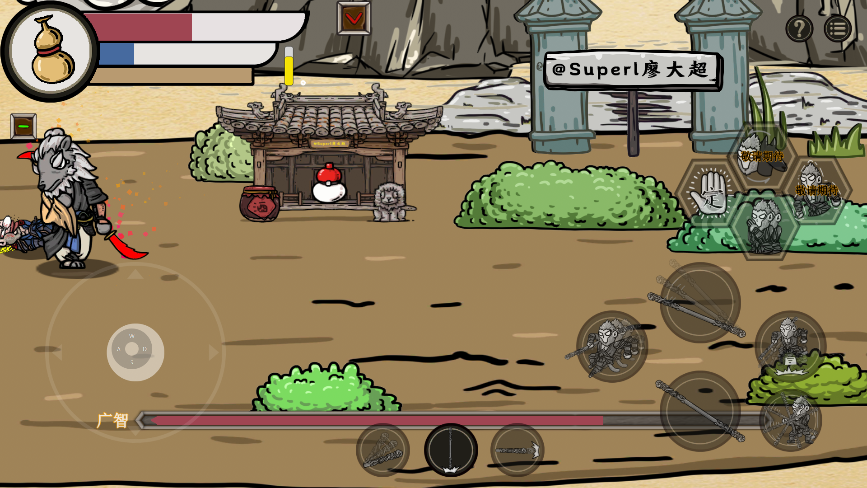Select the crouching staff stance
Screen dimensions: 867x488
(x=383, y=450)
